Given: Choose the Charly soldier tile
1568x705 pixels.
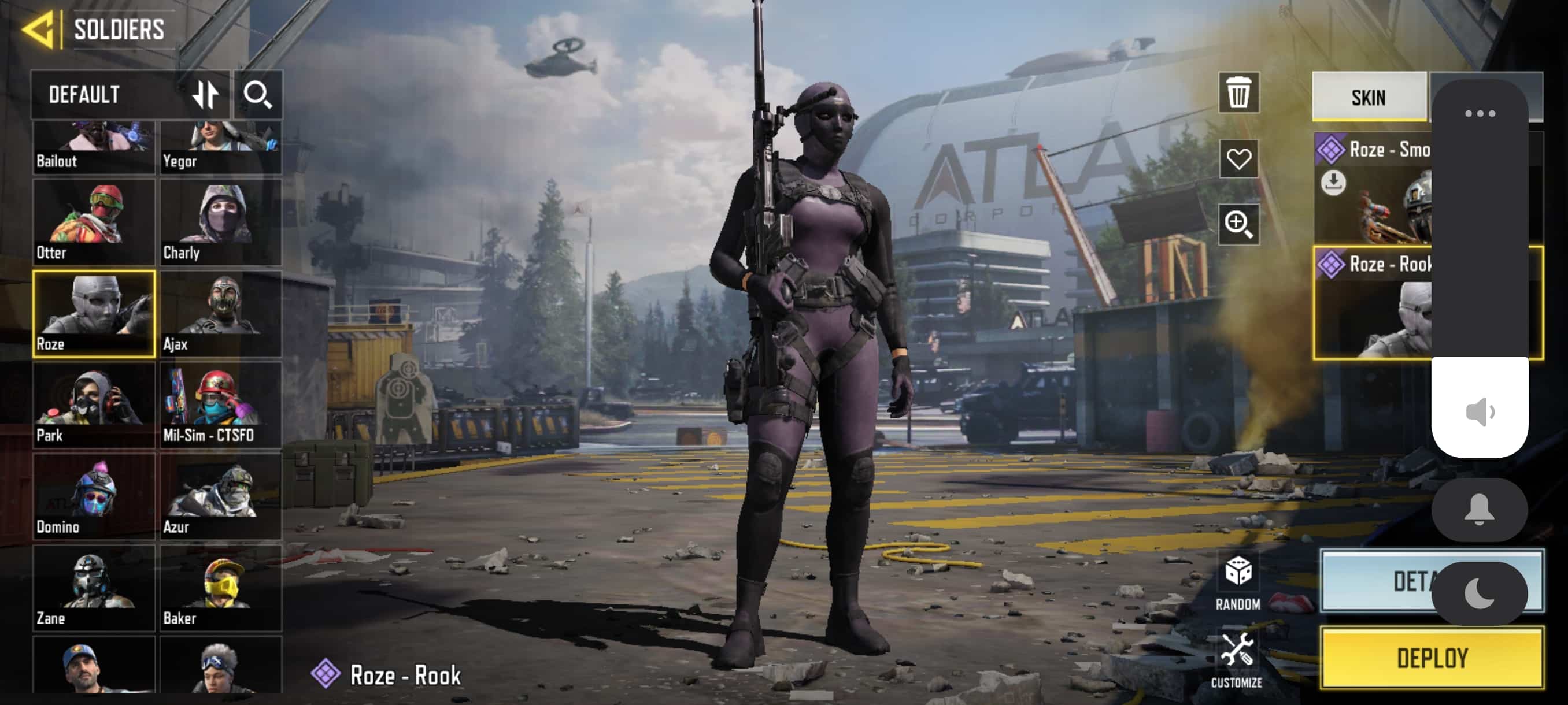Looking at the screenshot, I should (220, 221).
